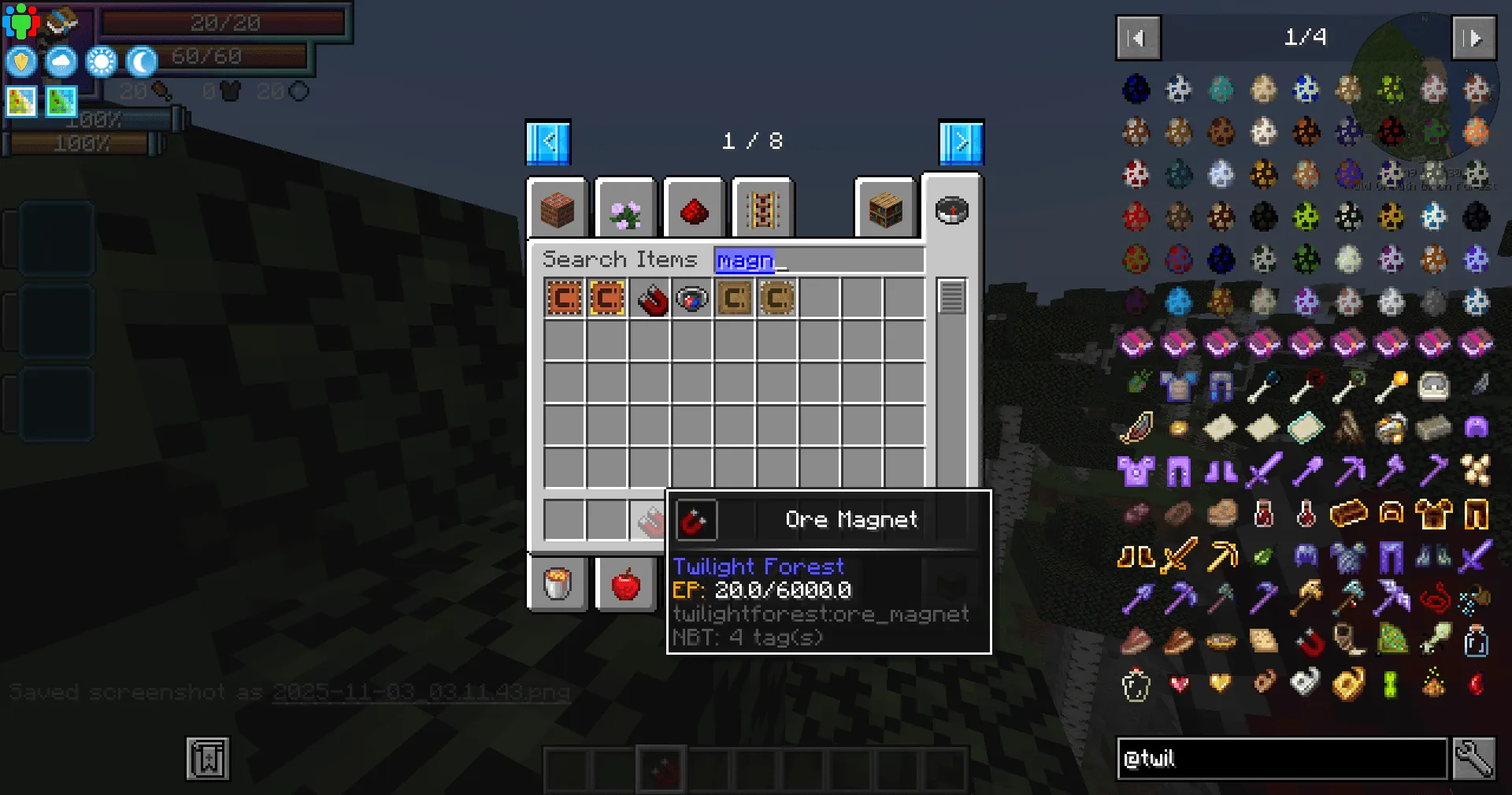
Task: Toggle the moon night indicator
Action: 142,61
